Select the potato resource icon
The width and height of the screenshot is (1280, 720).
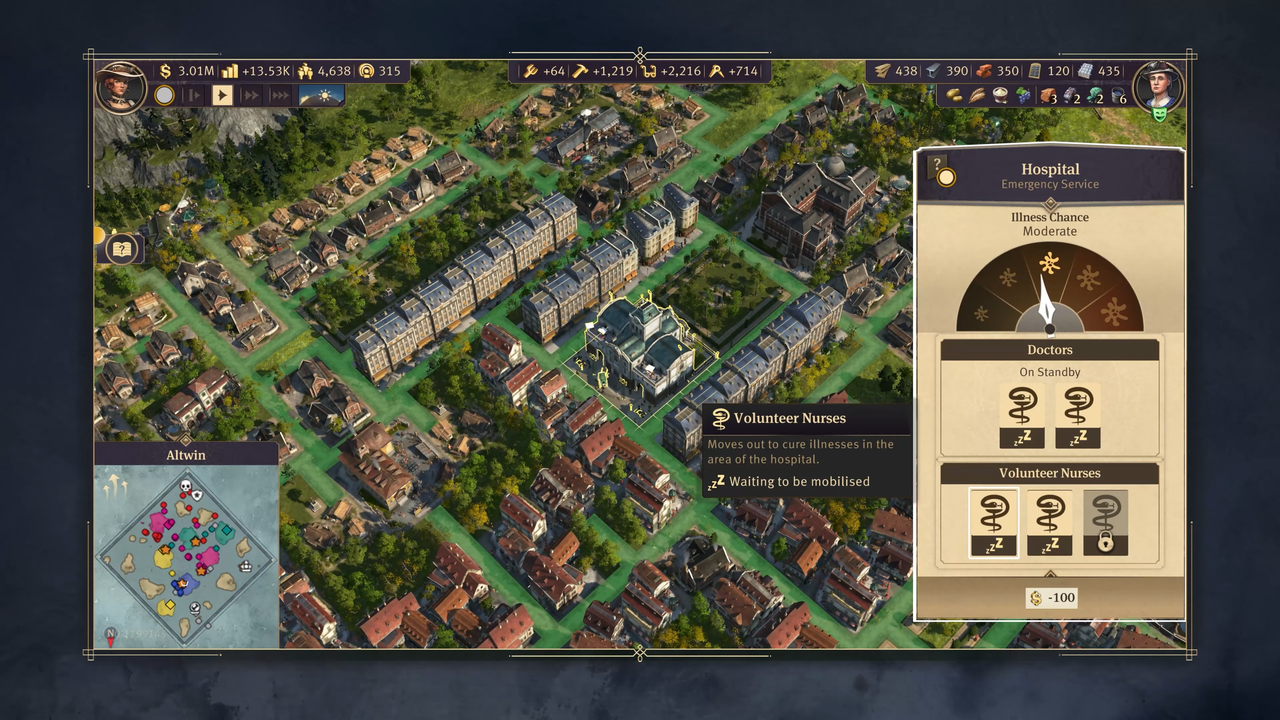954,96
